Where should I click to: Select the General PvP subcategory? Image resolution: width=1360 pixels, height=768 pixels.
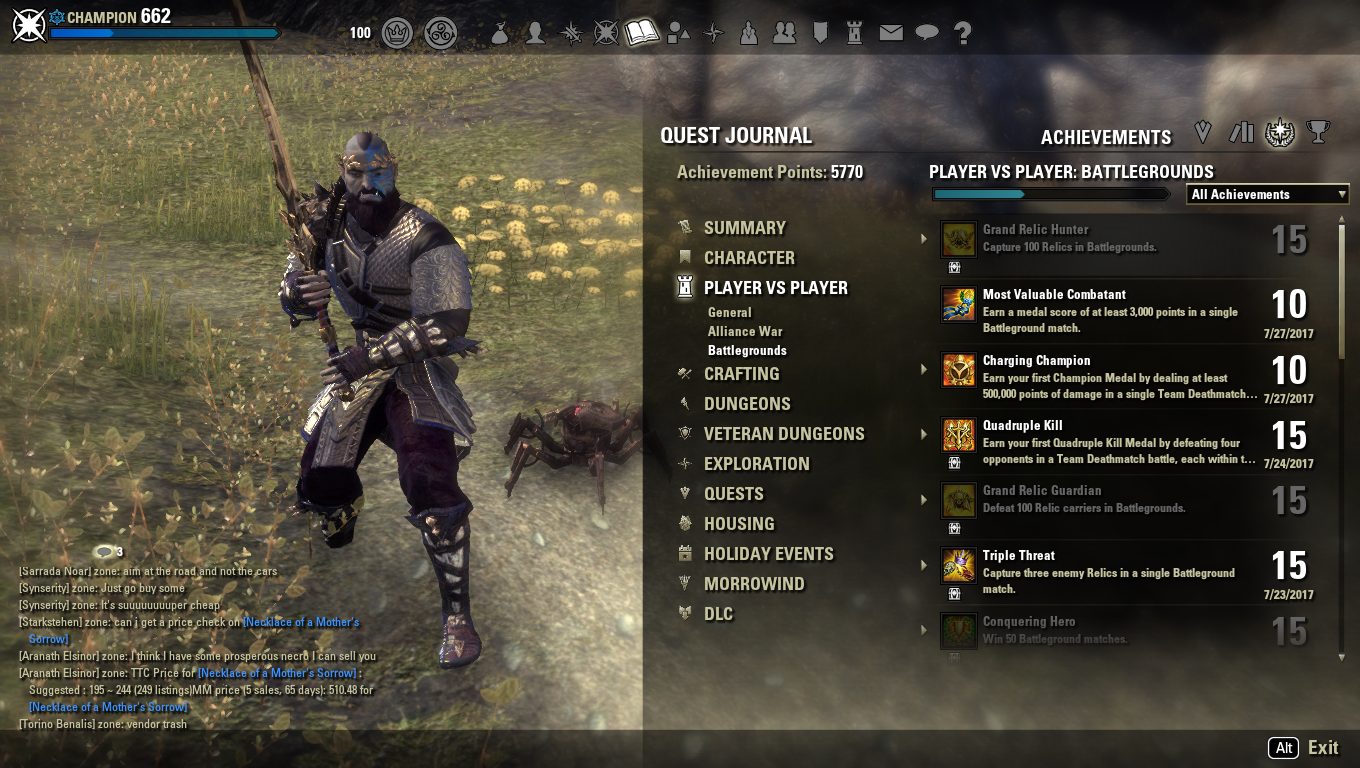[730, 313]
